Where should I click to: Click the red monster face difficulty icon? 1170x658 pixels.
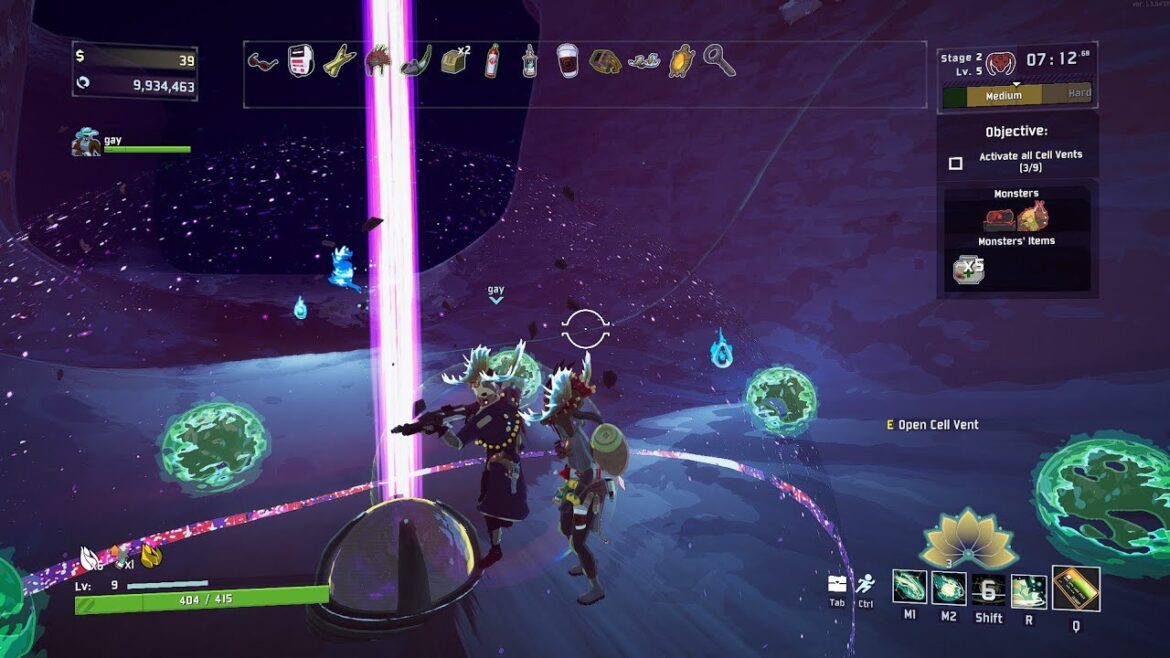click(x=1001, y=63)
